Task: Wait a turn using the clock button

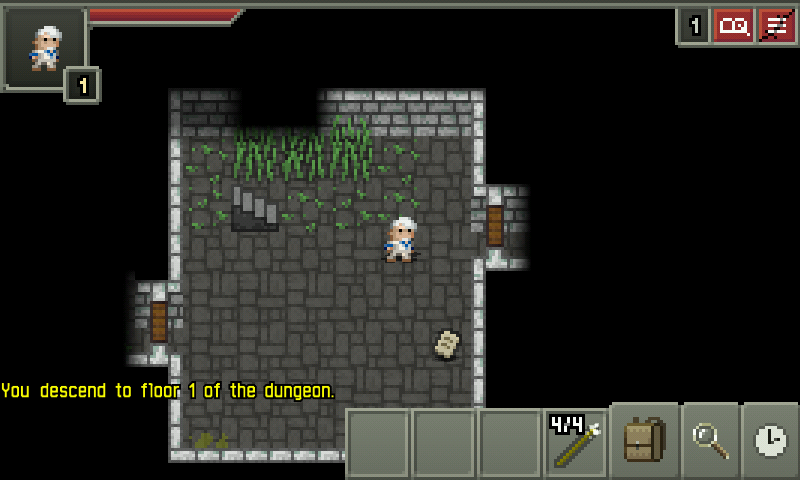Action: [x=770, y=441]
